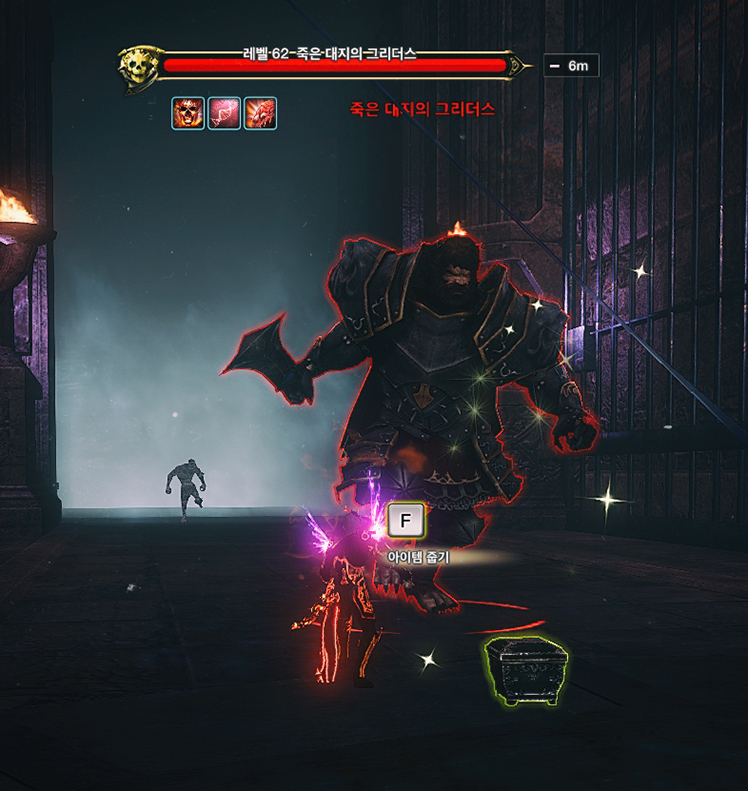Click the red beast buff icon
748x791 pixels.
(260, 113)
